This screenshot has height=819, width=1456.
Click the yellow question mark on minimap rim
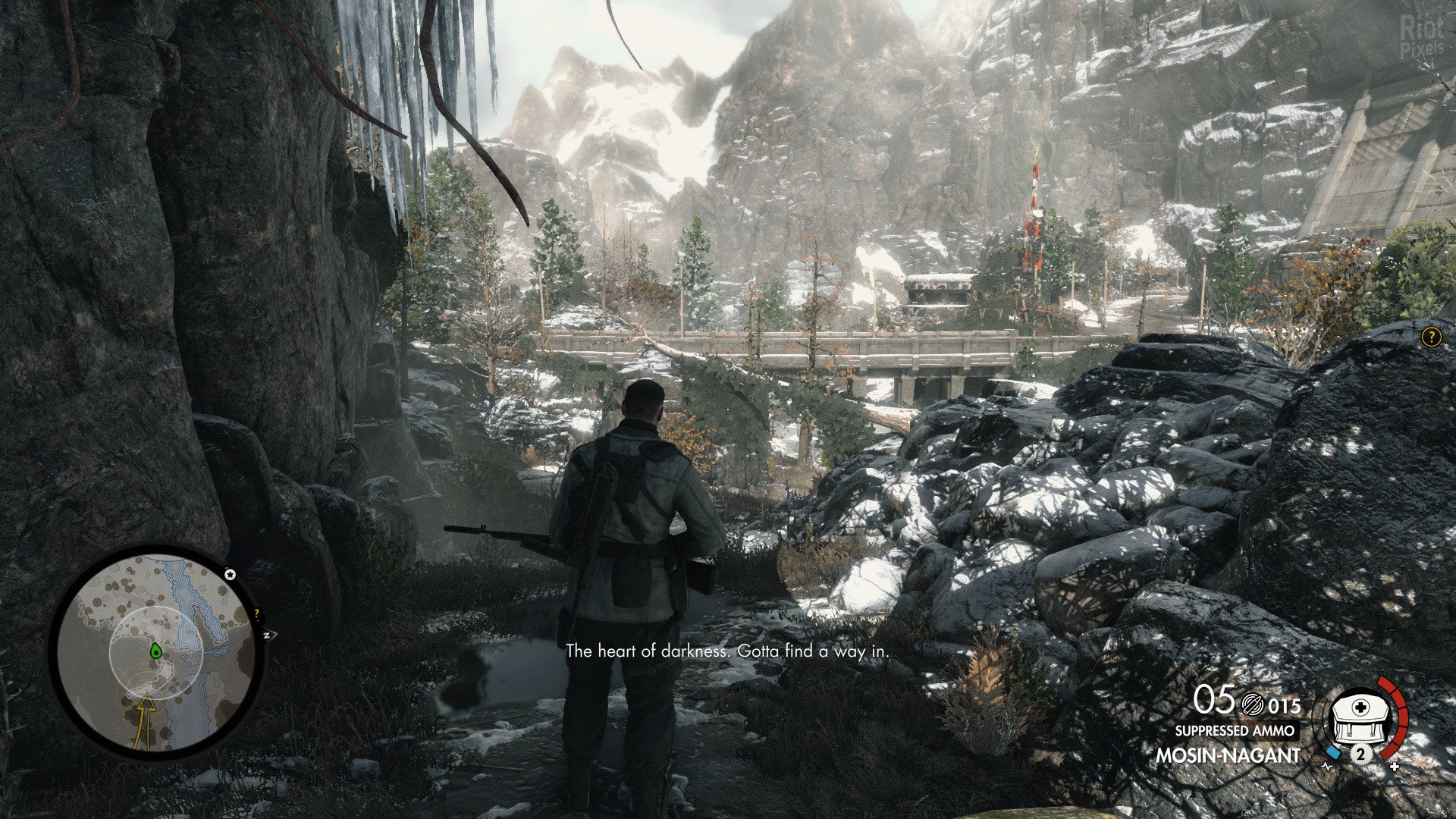click(x=257, y=613)
